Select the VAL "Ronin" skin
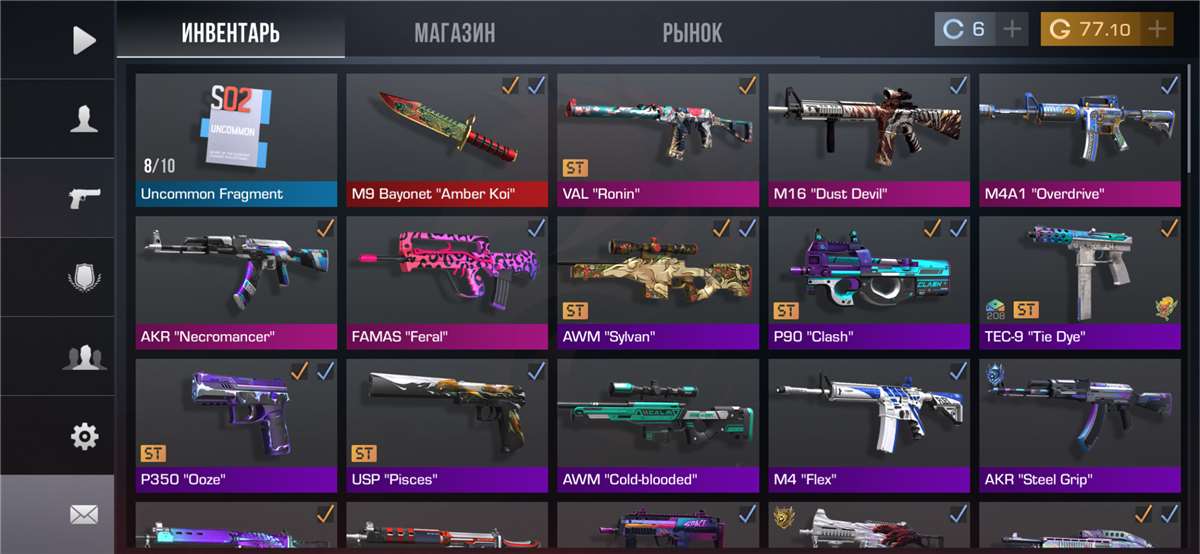Screen dimensions: 1200x554 (x=658, y=140)
